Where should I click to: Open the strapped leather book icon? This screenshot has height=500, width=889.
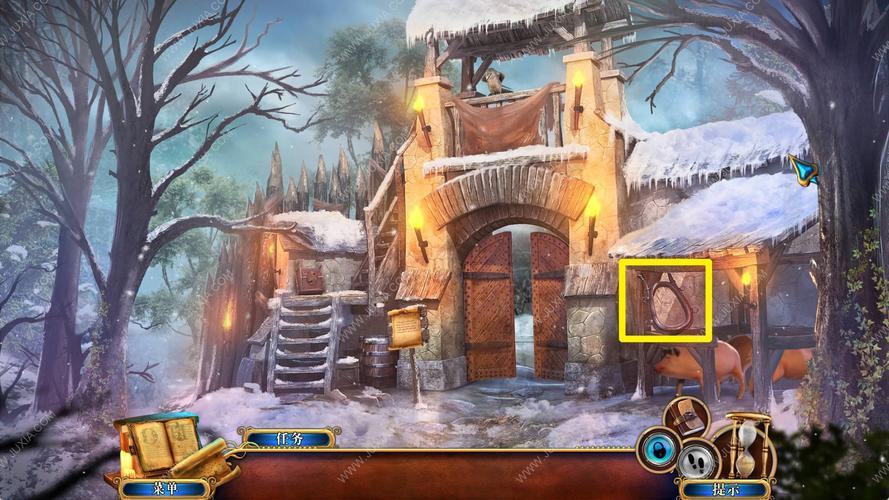pyautogui.click(x=688, y=415)
